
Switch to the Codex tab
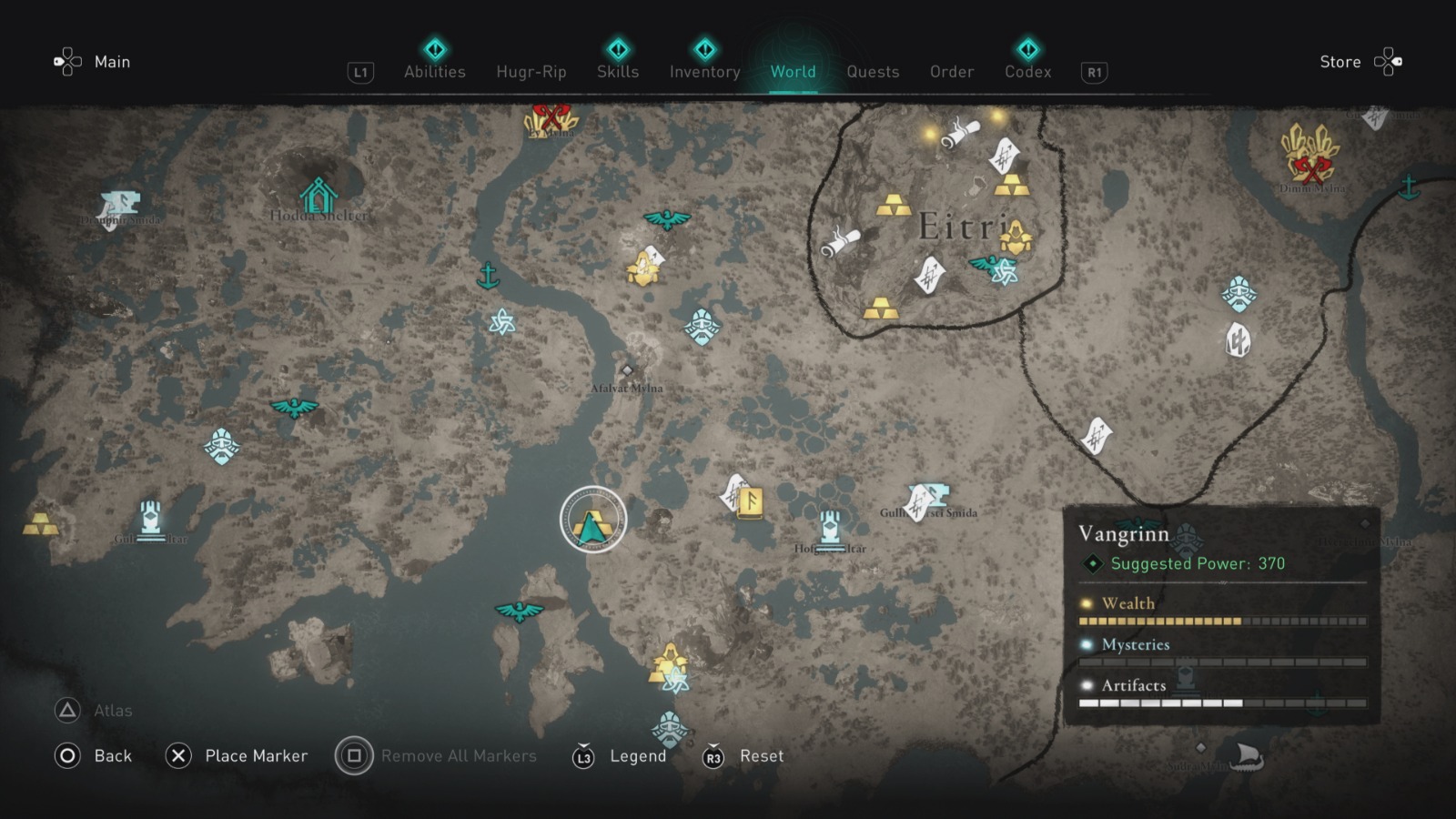pos(1026,72)
